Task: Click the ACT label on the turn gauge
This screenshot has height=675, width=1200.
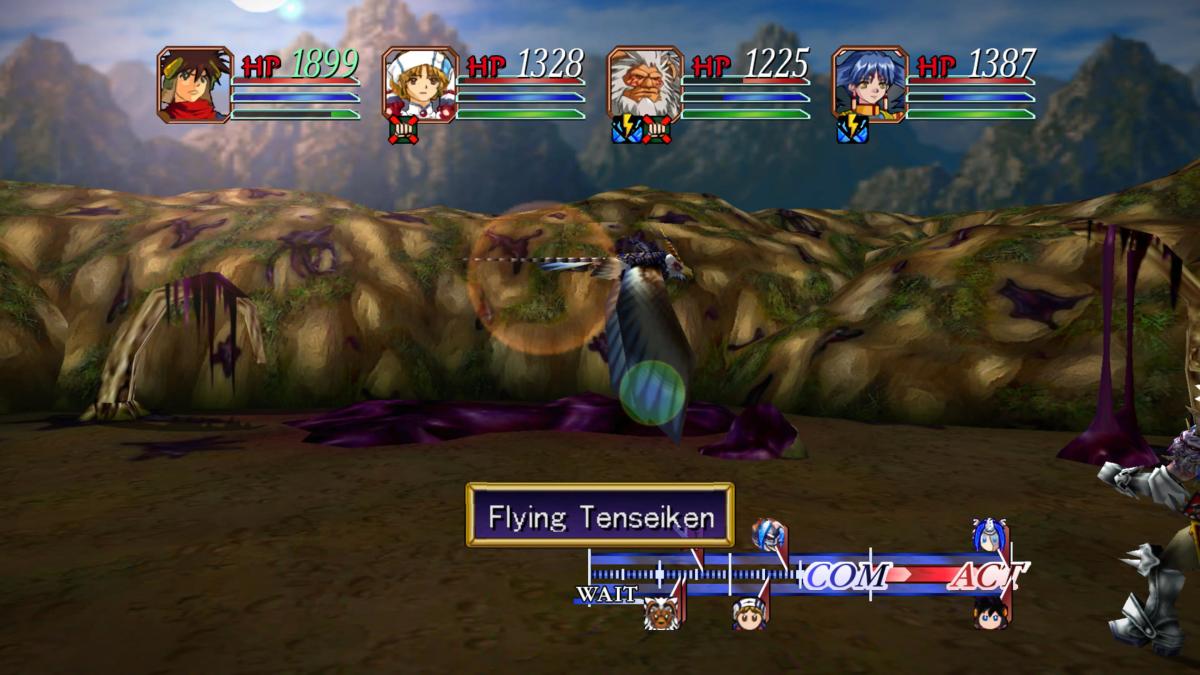Action: [x=985, y=575]
